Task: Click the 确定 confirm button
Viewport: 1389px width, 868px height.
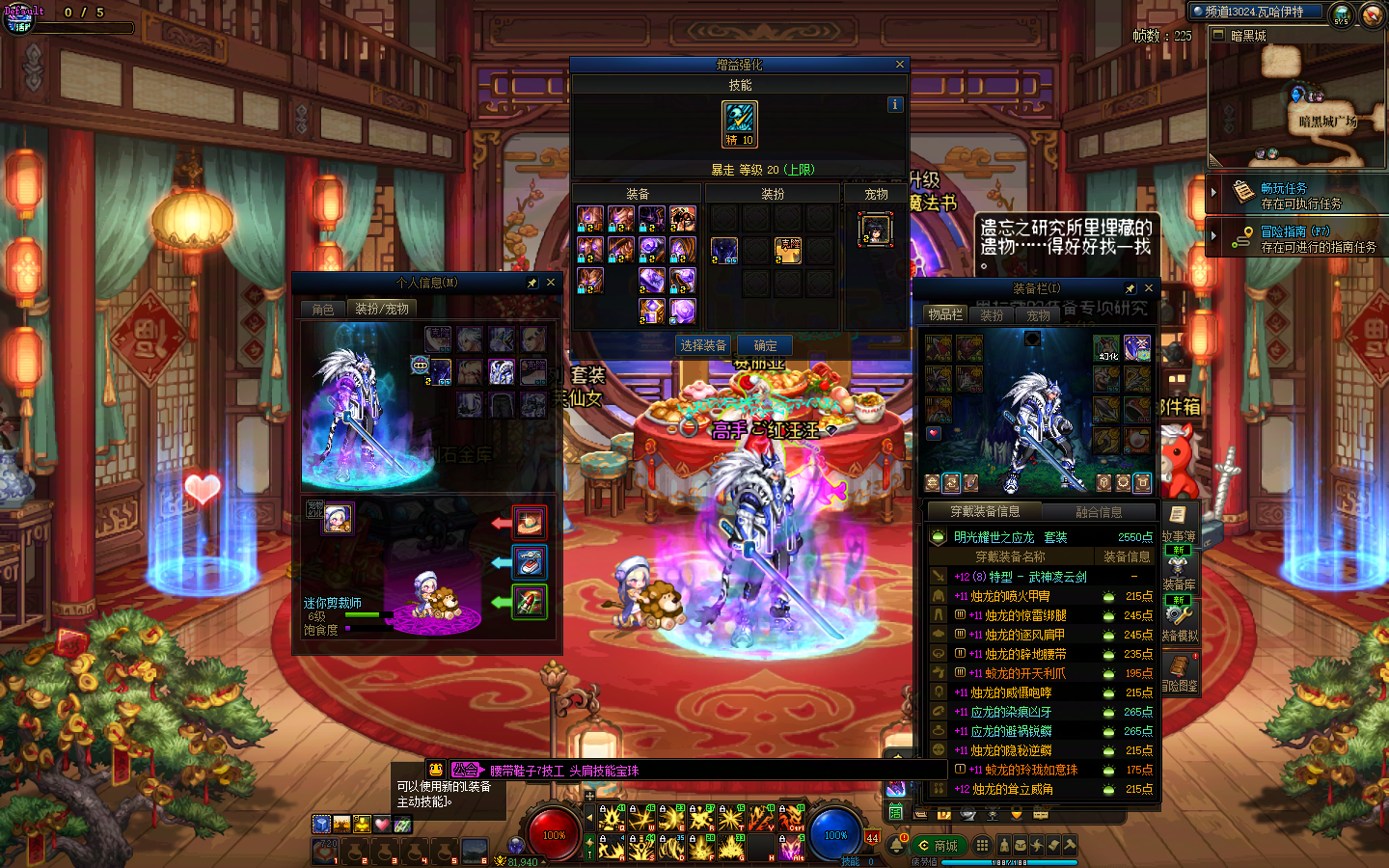Action: point(765,345)
